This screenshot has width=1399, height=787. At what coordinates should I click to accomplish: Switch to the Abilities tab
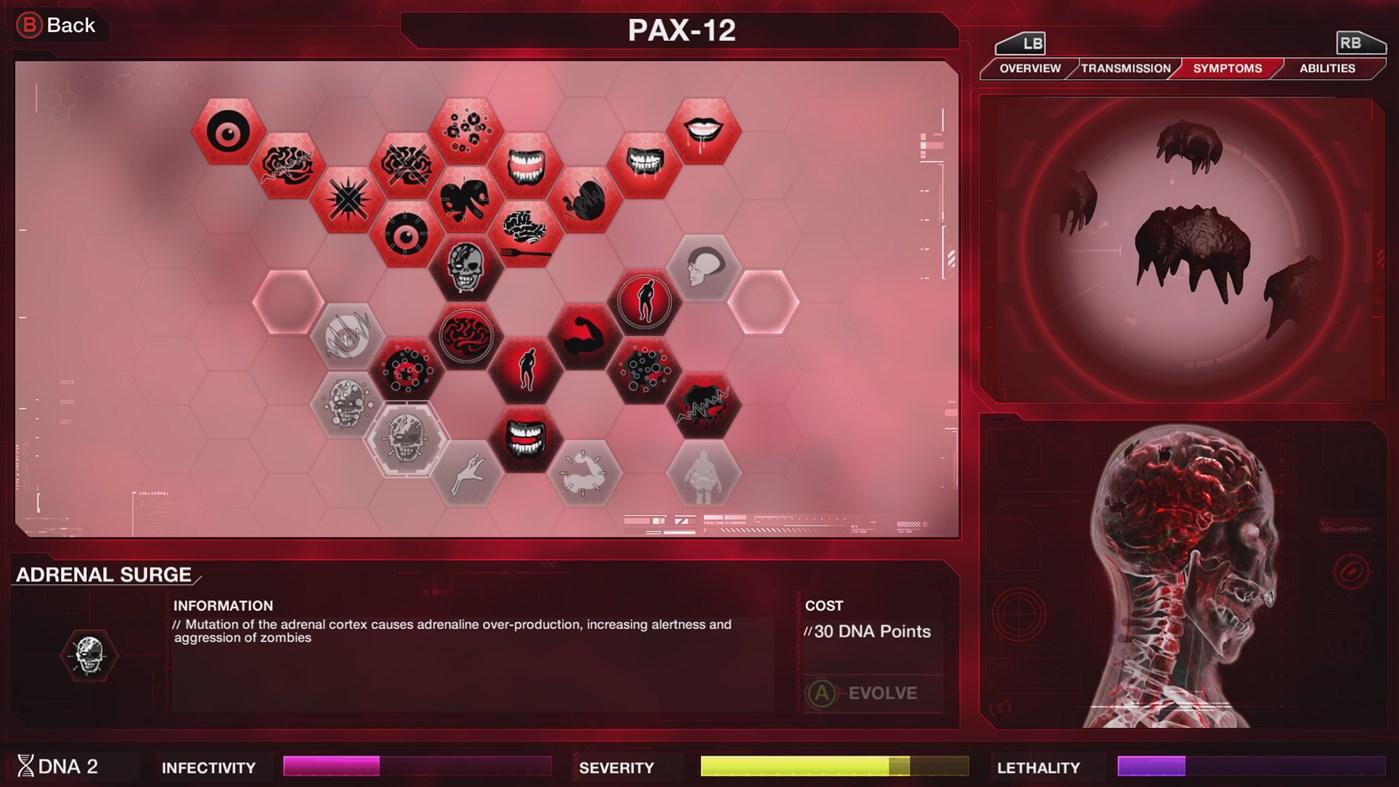pyautogui.click(x=1328, y=68)
